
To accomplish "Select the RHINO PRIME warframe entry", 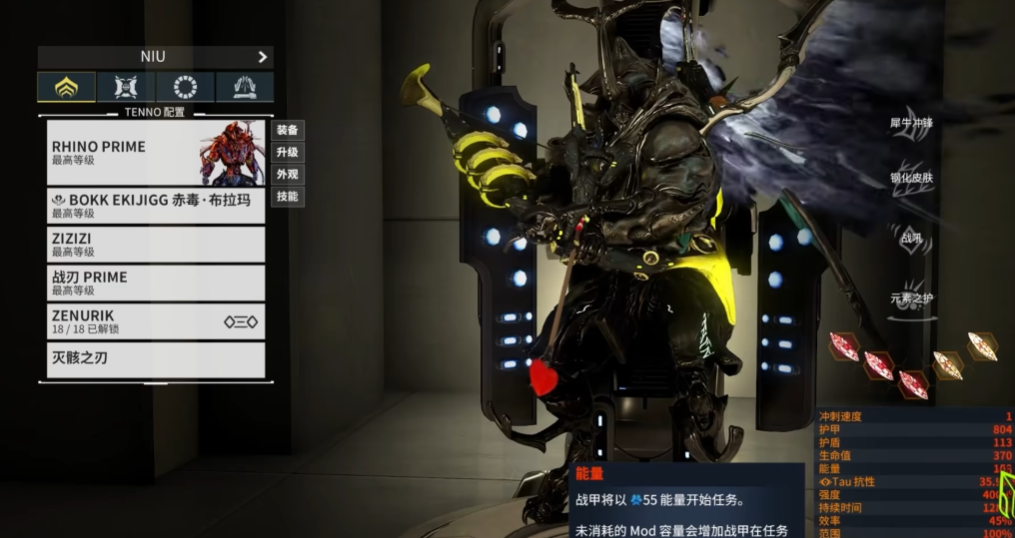I will point(156,153).
